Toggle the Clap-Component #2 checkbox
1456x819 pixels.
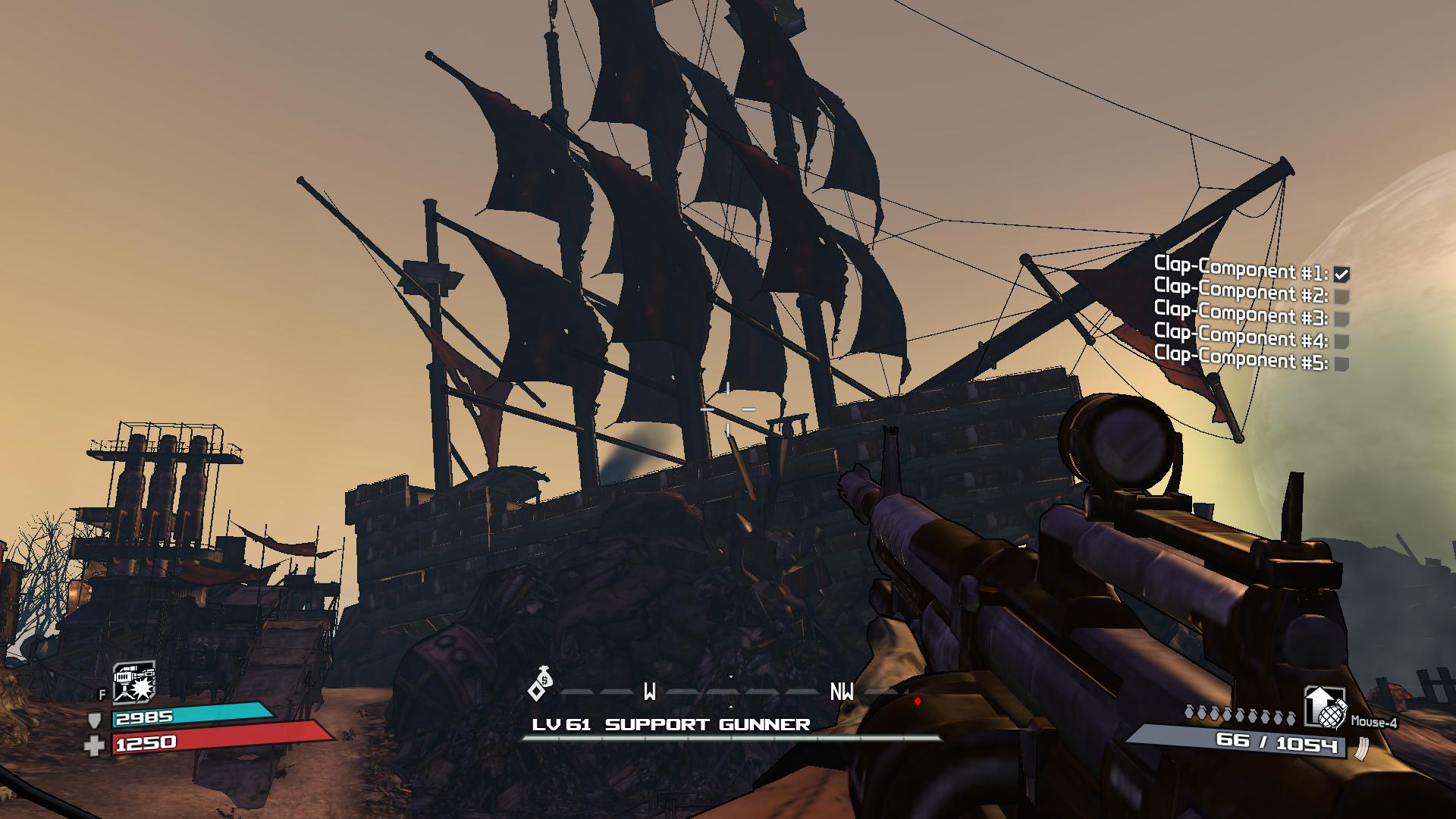(1341, 296)
